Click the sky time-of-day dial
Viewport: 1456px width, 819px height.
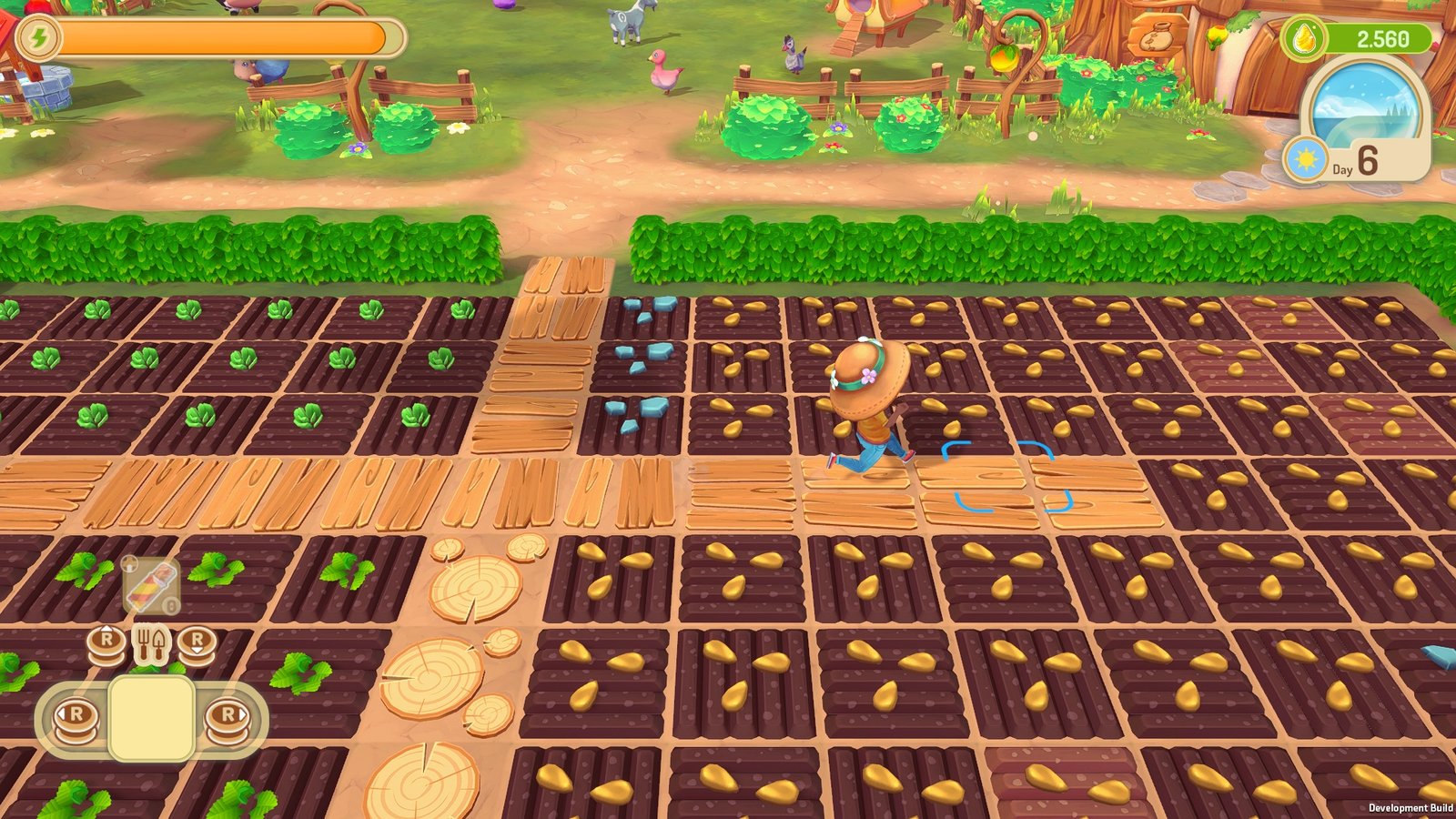coord(1362,104)
